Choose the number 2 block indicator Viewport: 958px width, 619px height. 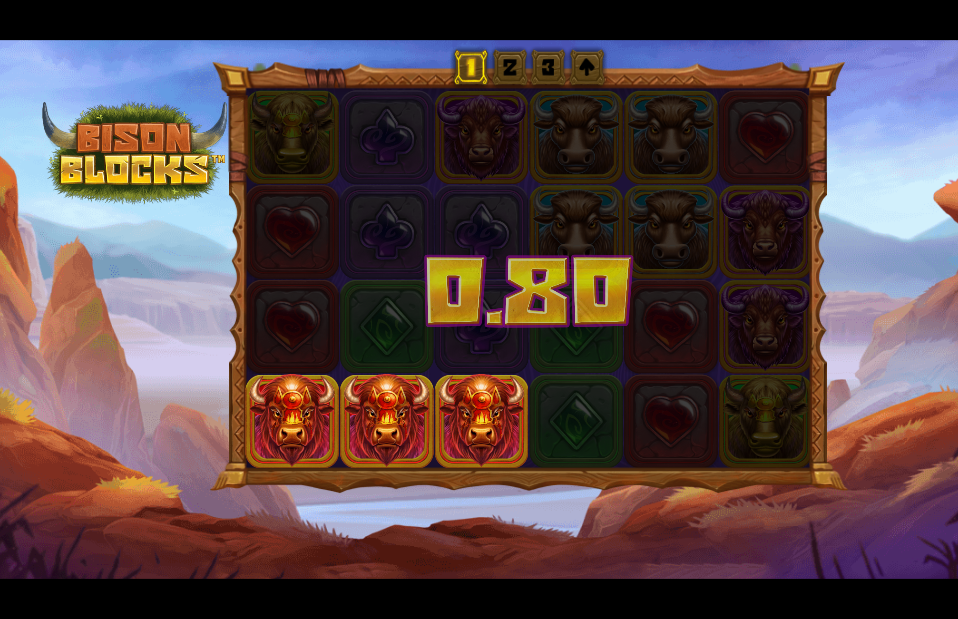pos(509,67)
